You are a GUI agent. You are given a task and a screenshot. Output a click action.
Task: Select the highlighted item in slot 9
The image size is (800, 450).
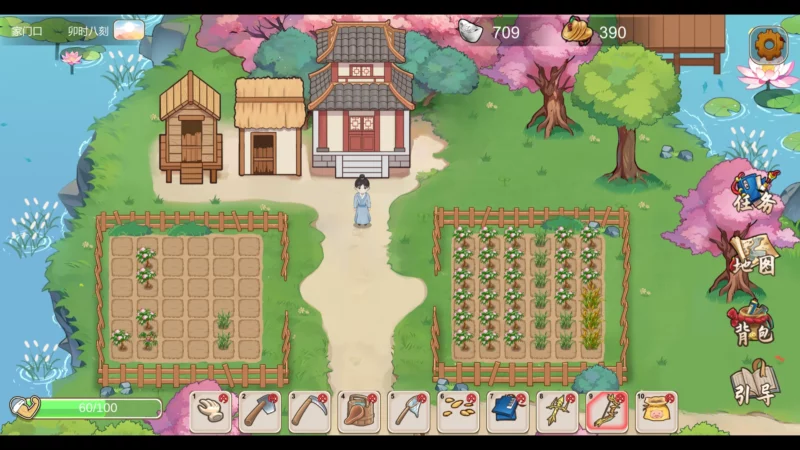607,411
